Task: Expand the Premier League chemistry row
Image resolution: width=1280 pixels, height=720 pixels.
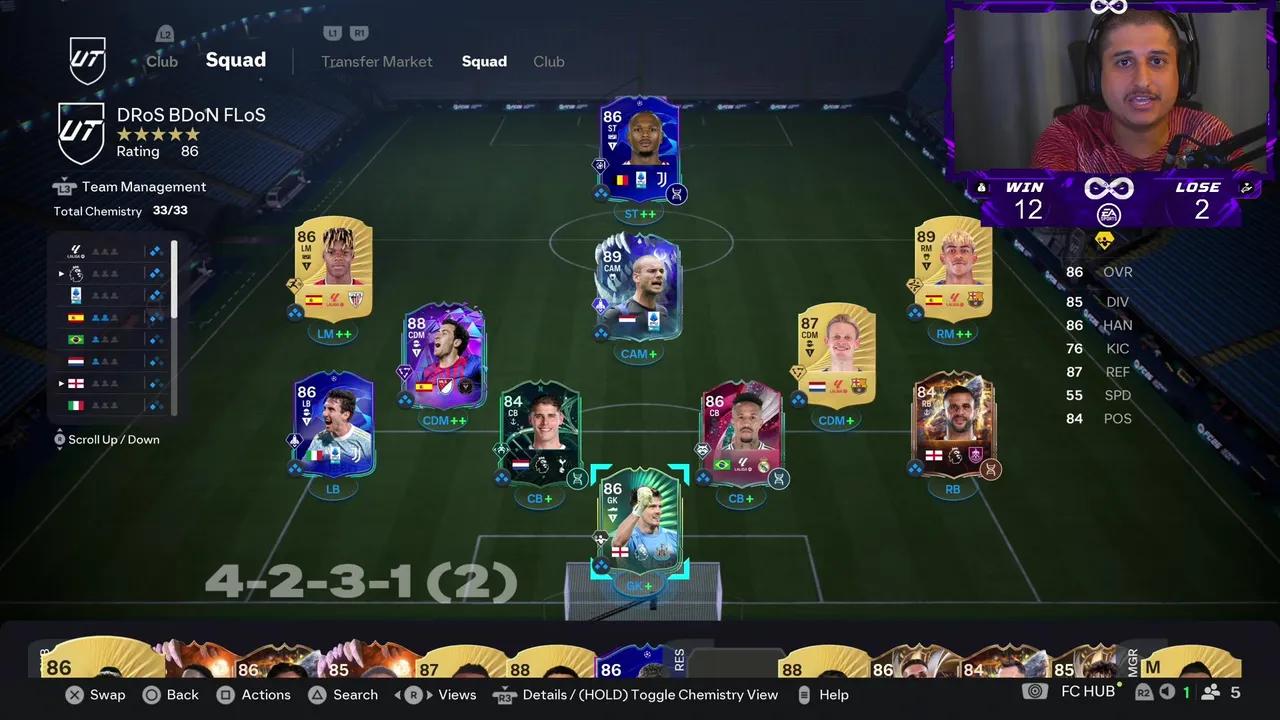Action: (61, 273)
